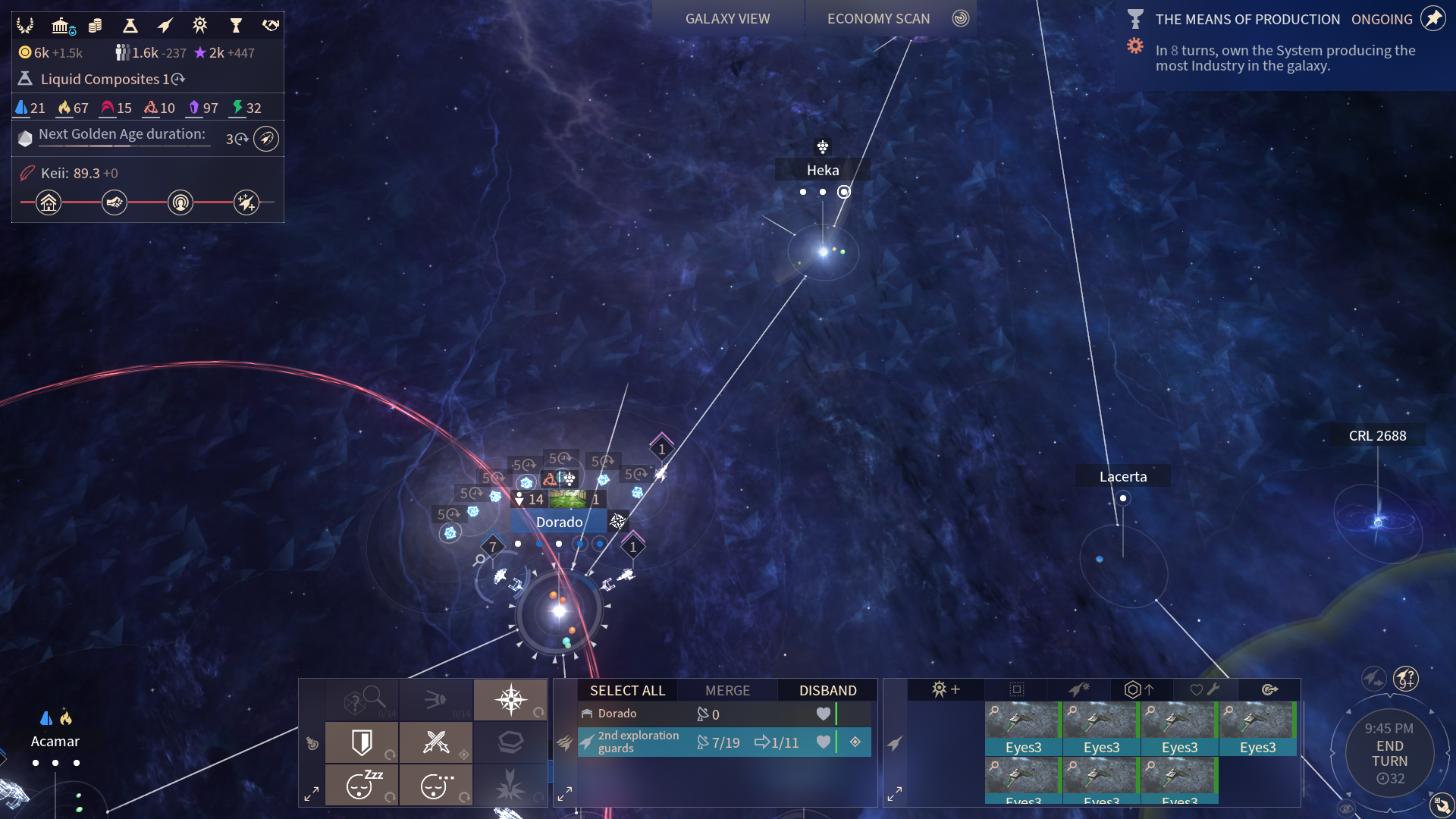Click the Keii house milestone icon
The width and height of the screenshot is (1456, 819).
[x=49, y=202]
